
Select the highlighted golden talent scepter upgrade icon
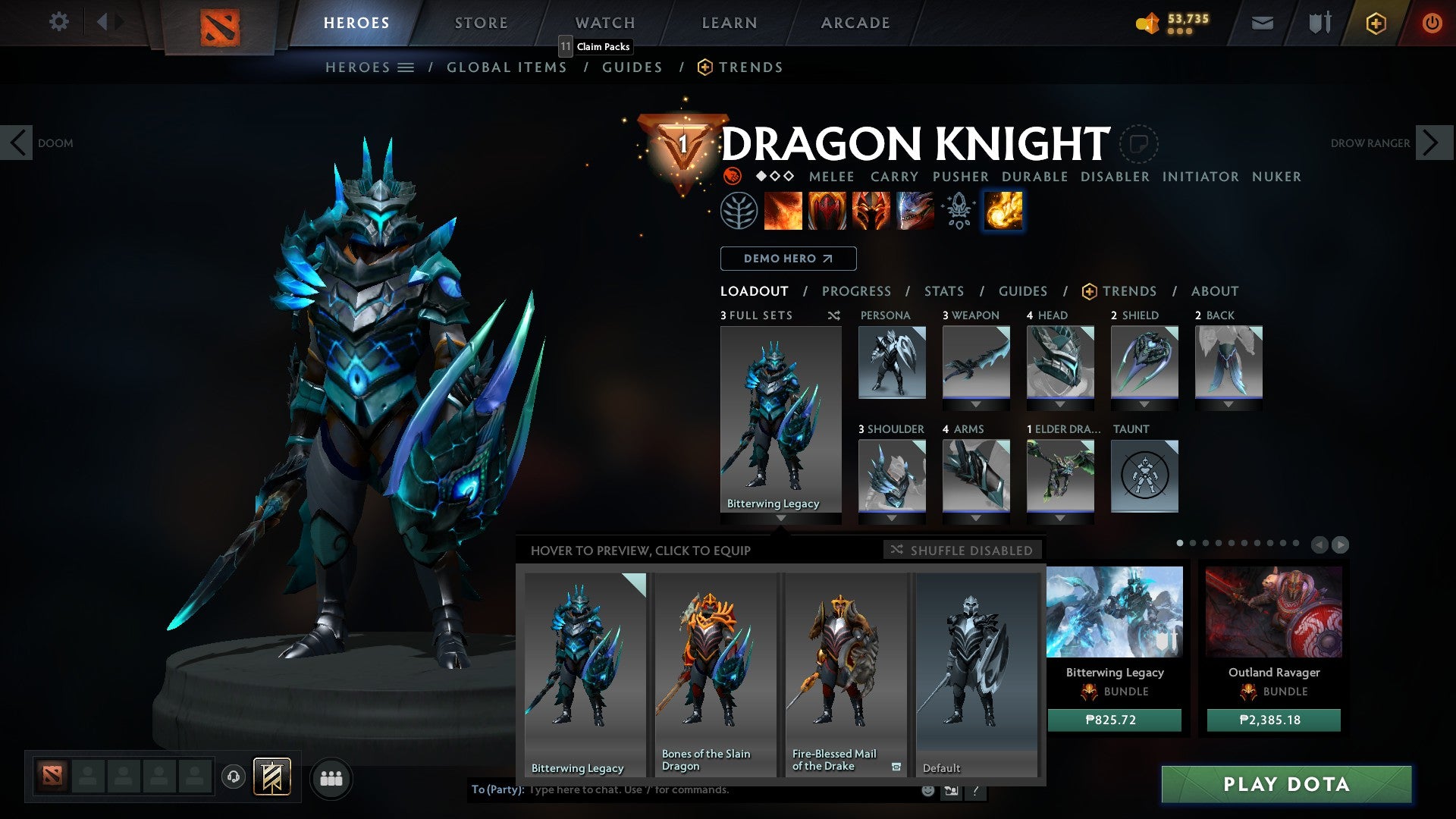[1001, 211]
